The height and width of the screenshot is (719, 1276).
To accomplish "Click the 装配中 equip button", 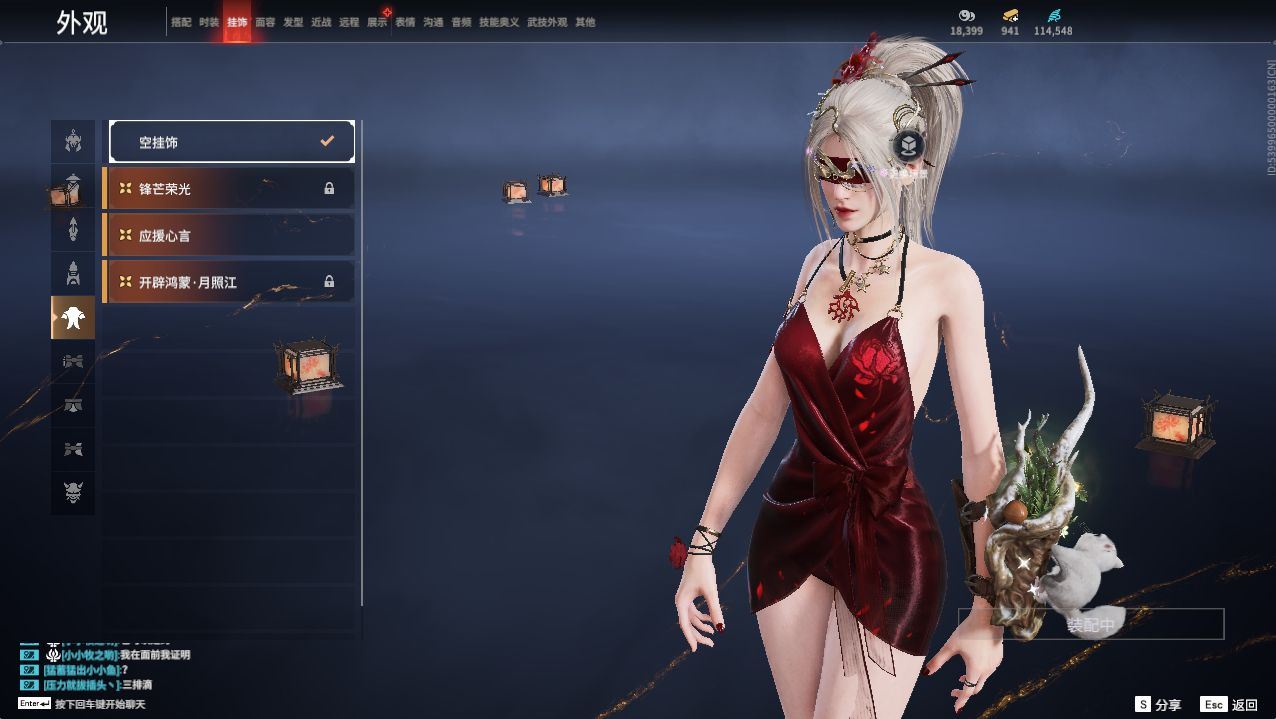I will click(1091, 625).
